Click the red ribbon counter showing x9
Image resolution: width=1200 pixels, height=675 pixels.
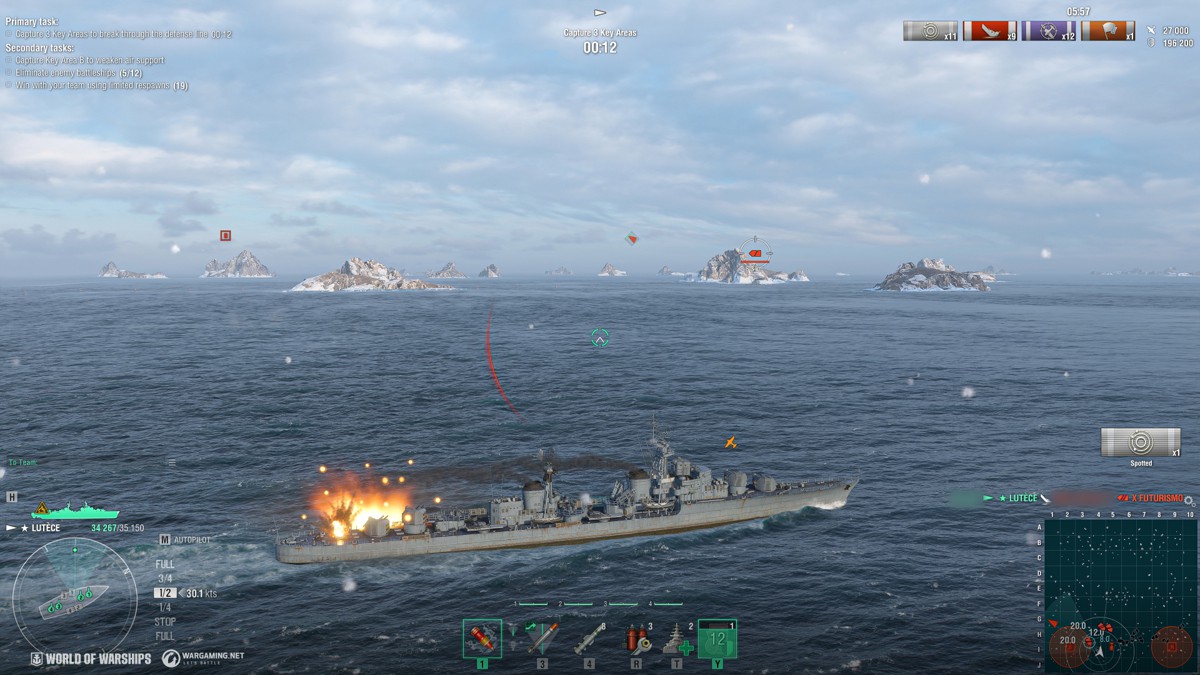(x=989, y=31)
